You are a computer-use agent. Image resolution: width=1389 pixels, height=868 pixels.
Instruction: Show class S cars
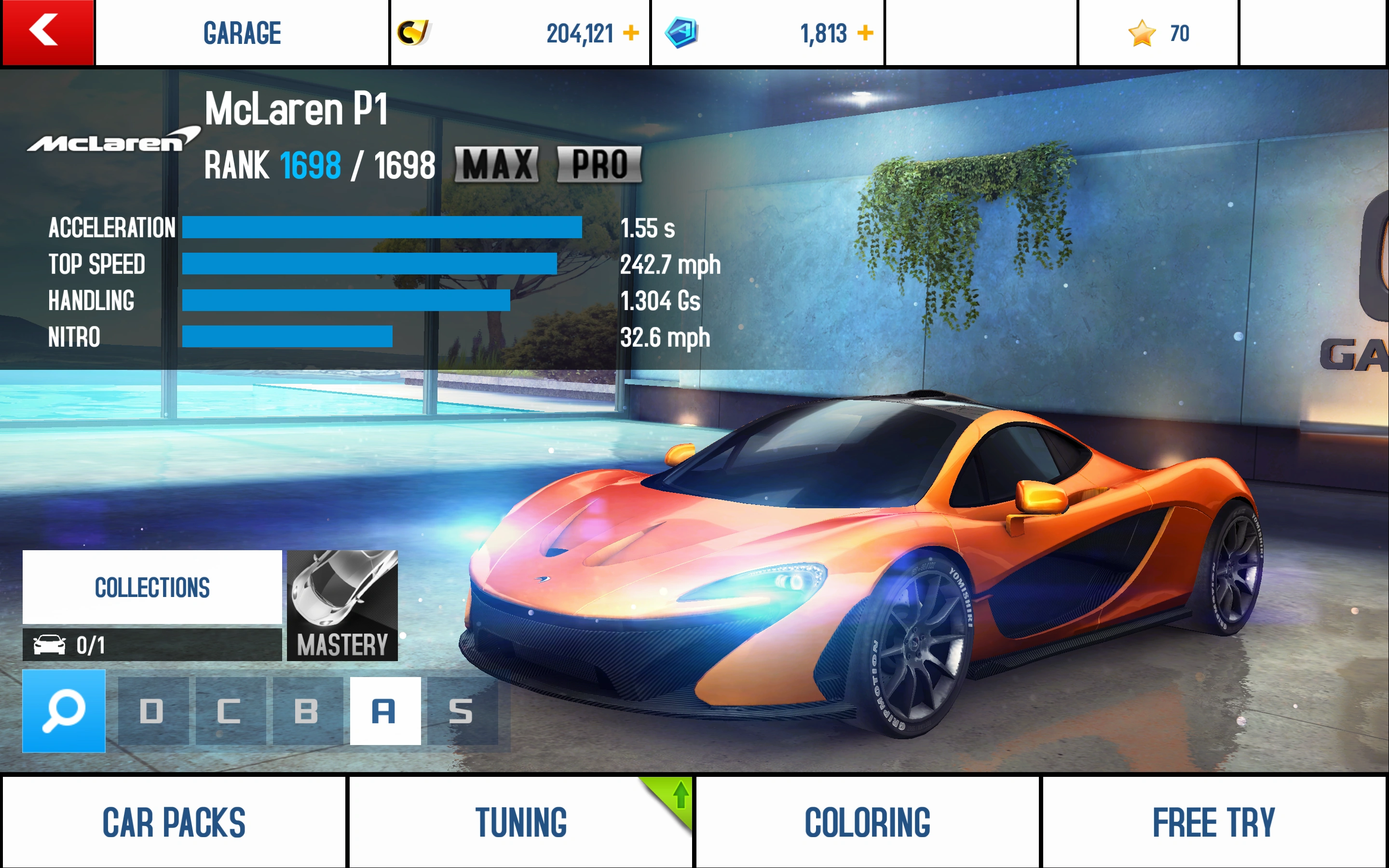point(462,711)
